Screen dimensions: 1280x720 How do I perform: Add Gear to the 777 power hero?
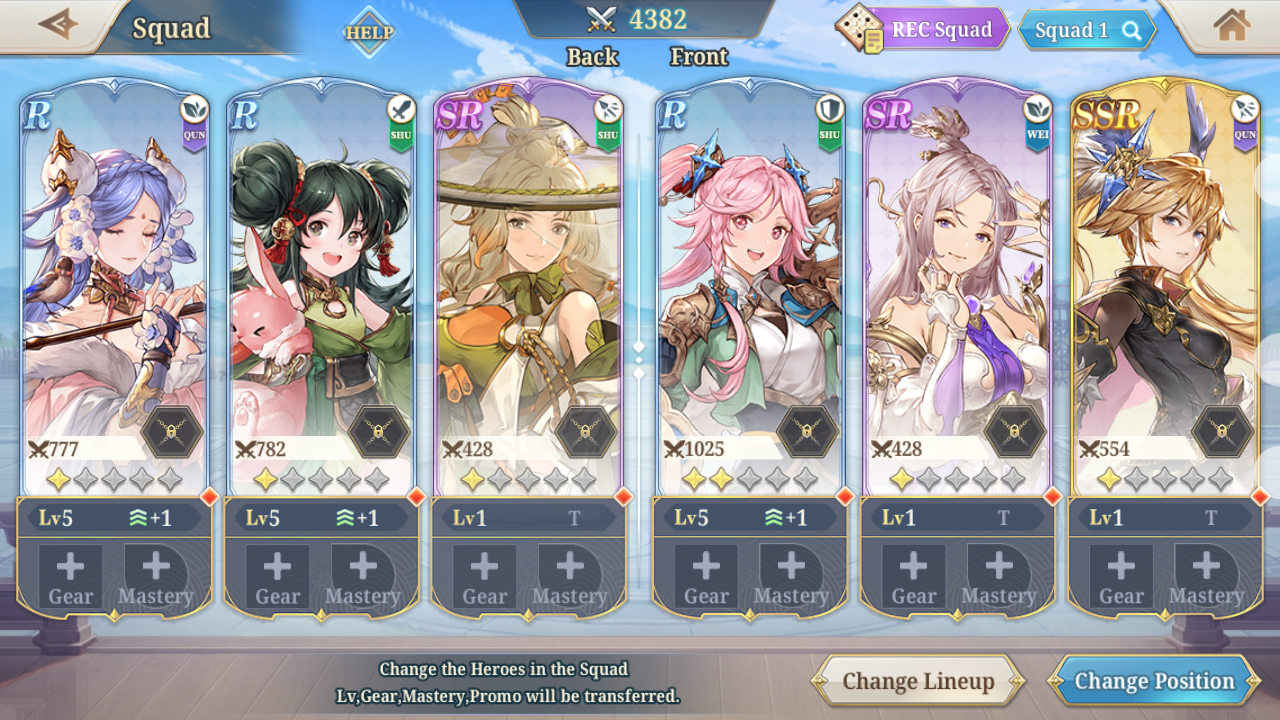click(71, 577)
